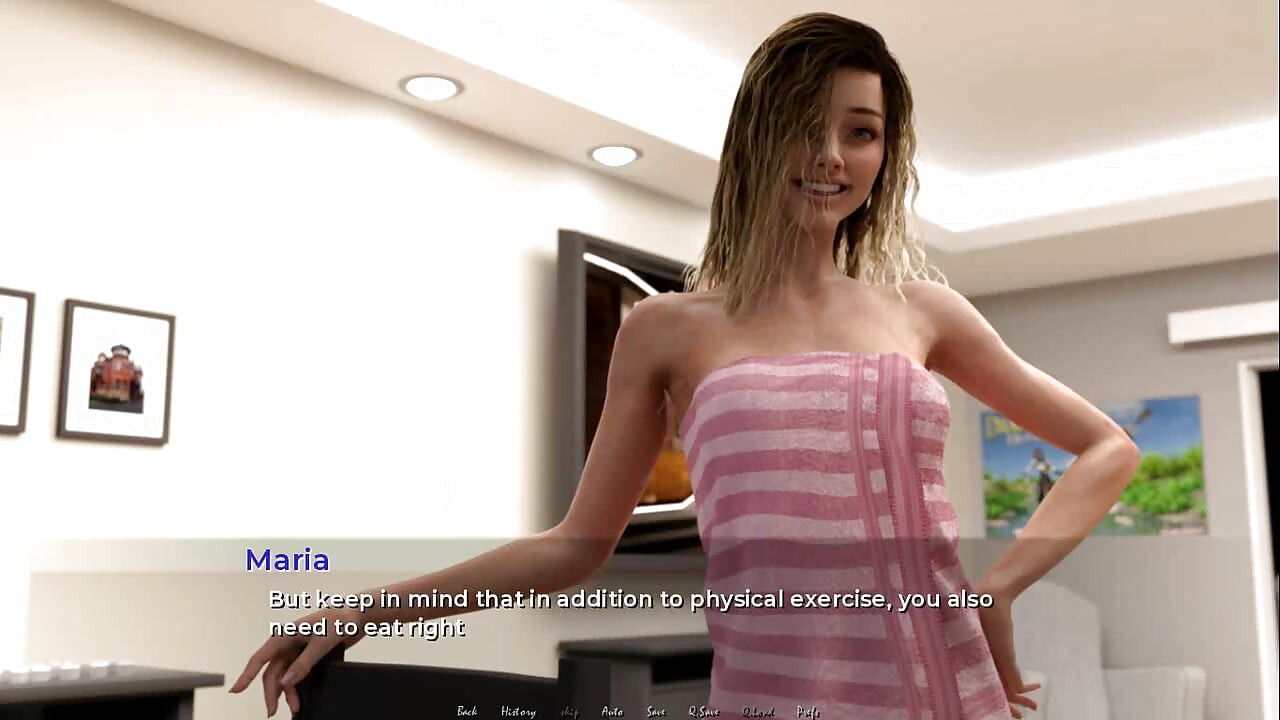Enable Skip mode
This screenshot has width=1280, height=720.
(568, 711)
